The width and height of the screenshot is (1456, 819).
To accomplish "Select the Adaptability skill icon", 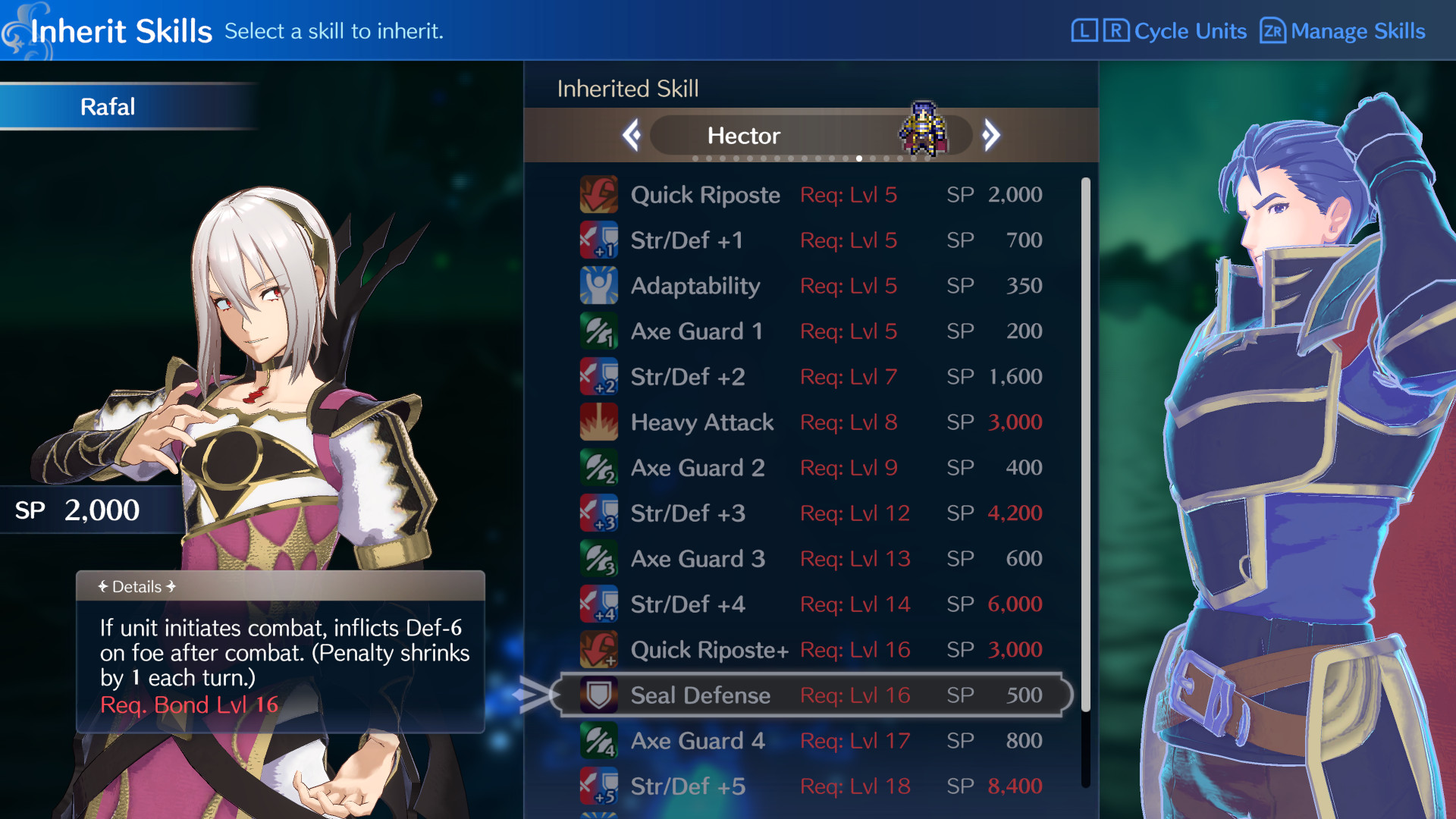I will coord(599,285).
